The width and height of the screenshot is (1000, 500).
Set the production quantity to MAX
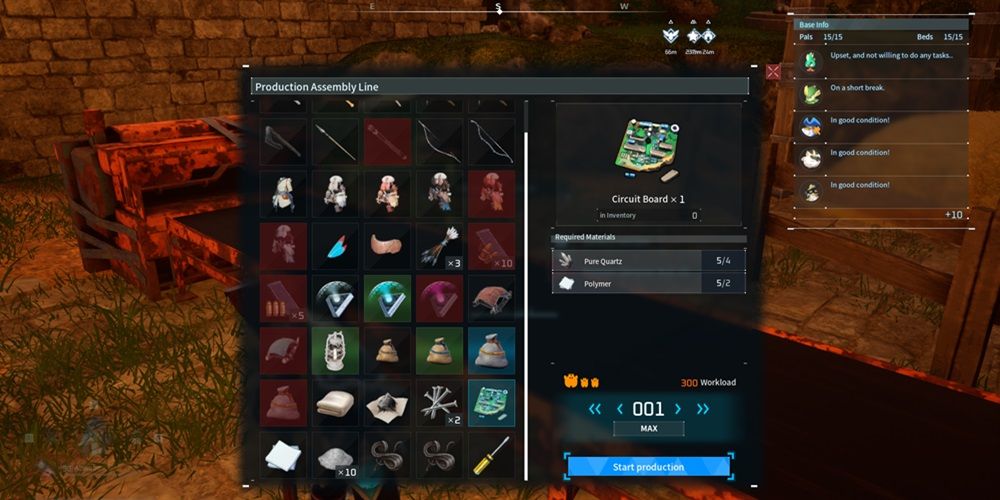649,428
